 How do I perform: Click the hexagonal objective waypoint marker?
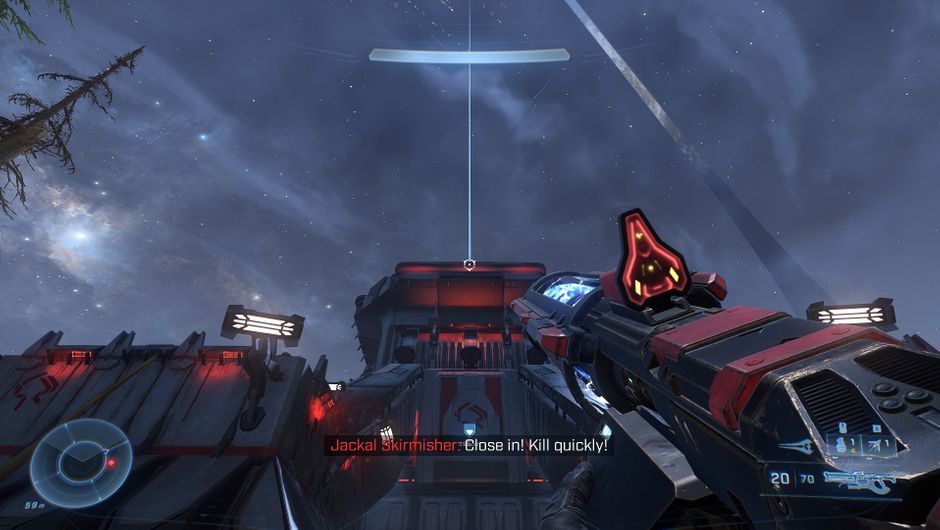coord(469,264)
